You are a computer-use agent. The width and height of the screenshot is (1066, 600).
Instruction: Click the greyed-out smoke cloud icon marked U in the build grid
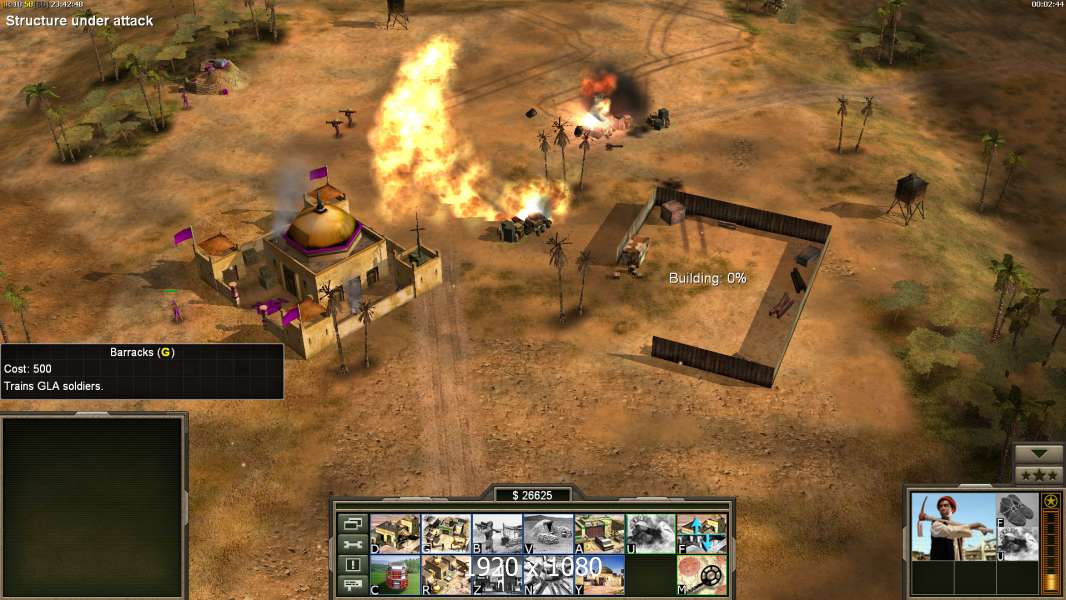651,534
